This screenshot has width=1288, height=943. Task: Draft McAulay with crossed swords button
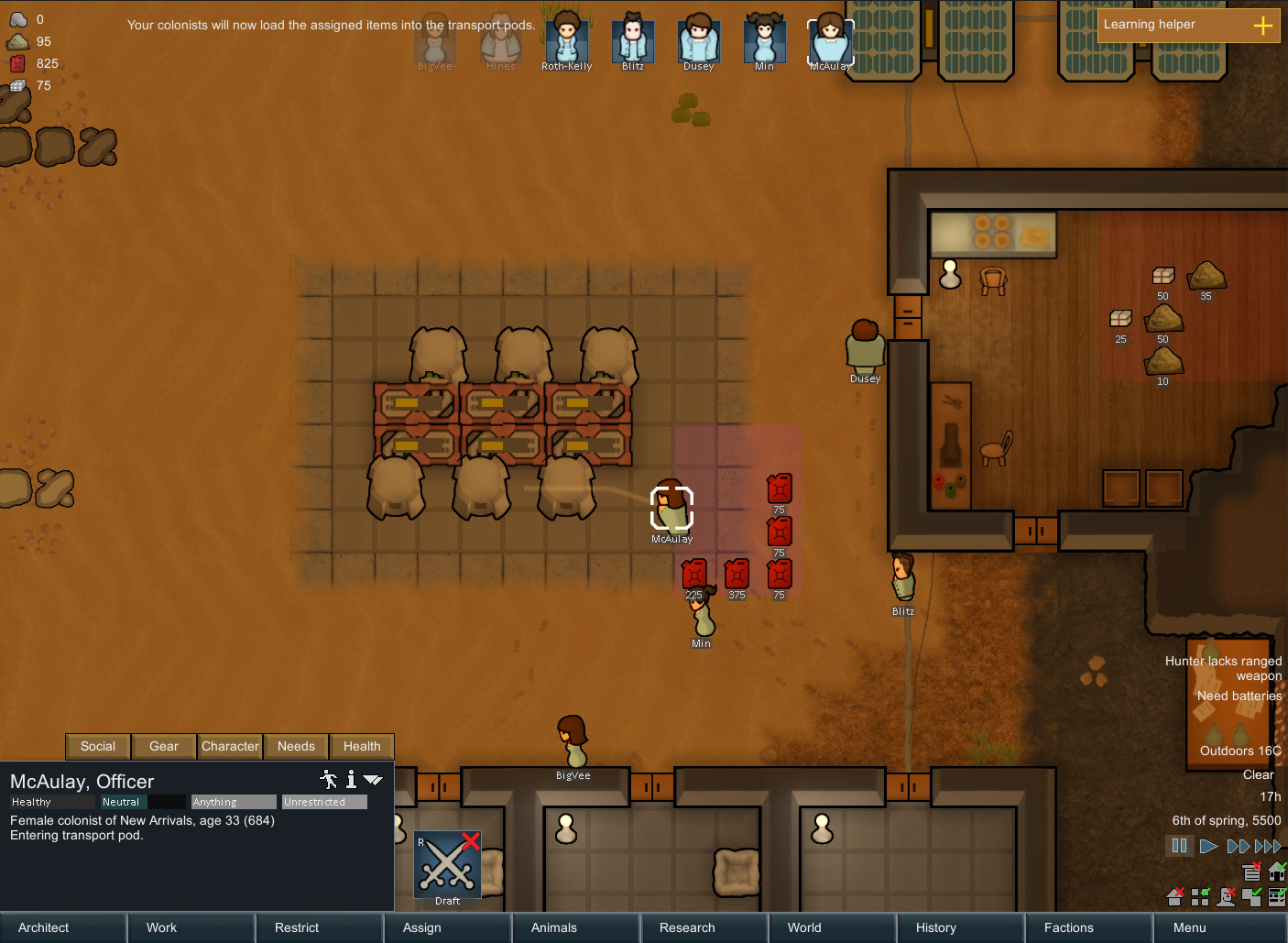tap(448, 865)
